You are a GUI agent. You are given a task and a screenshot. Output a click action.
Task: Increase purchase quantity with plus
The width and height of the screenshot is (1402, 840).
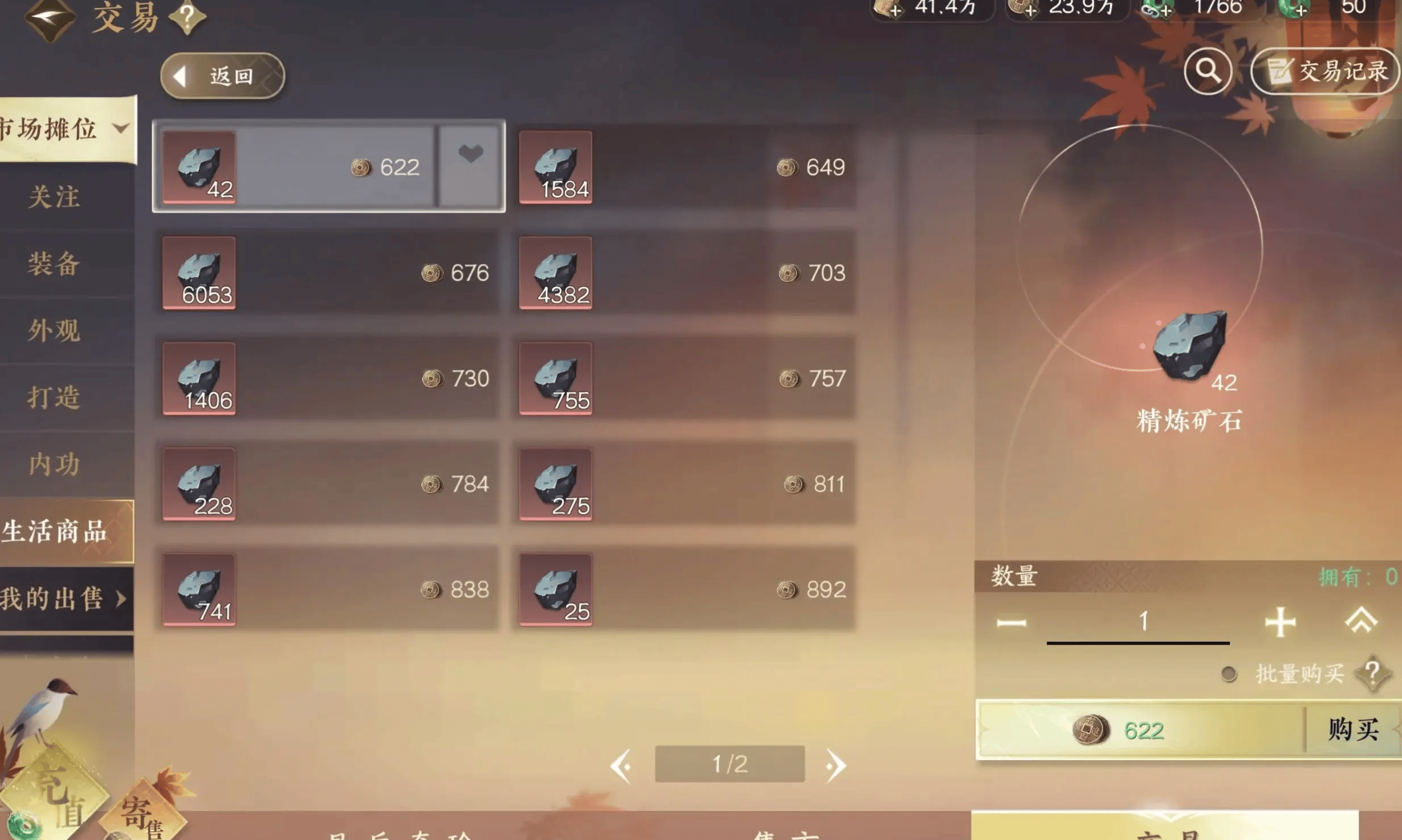(1280, 621)
